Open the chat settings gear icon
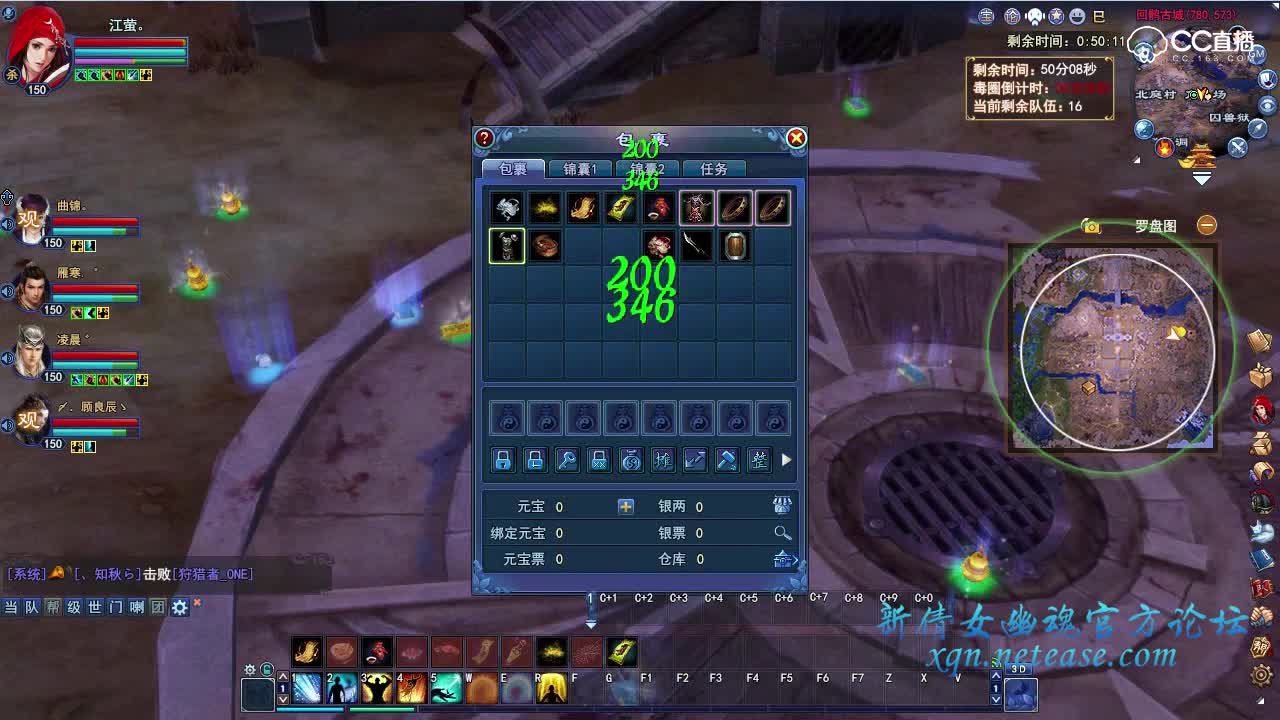The width and height of the screenshot is (1280, 720). coord(178,607)
